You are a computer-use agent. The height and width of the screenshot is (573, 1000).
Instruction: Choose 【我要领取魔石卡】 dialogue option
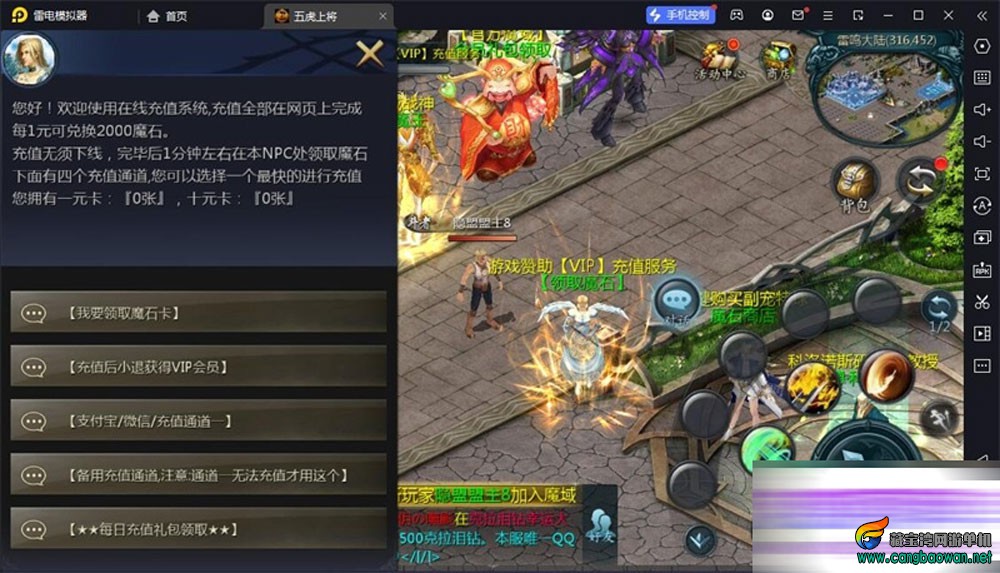point(198,313)
